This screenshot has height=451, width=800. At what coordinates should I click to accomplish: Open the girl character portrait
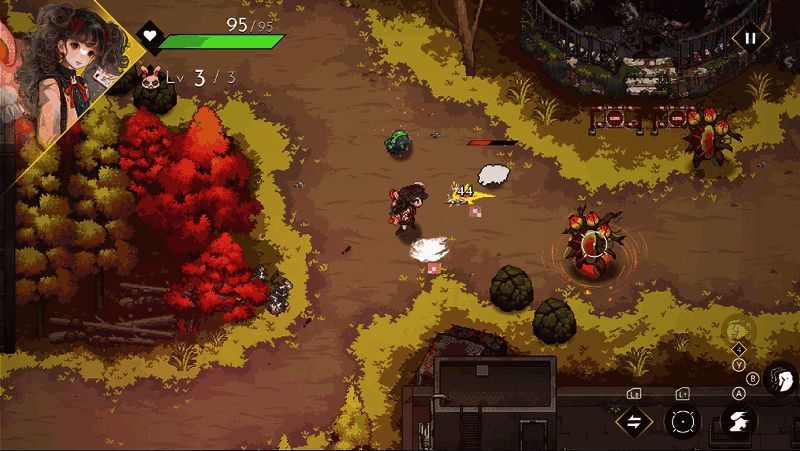point(62,62)
